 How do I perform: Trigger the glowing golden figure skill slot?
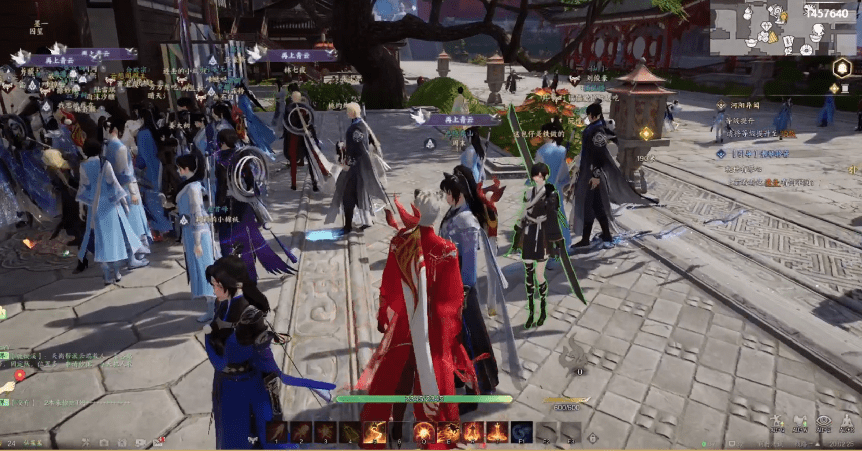(376, 433)
